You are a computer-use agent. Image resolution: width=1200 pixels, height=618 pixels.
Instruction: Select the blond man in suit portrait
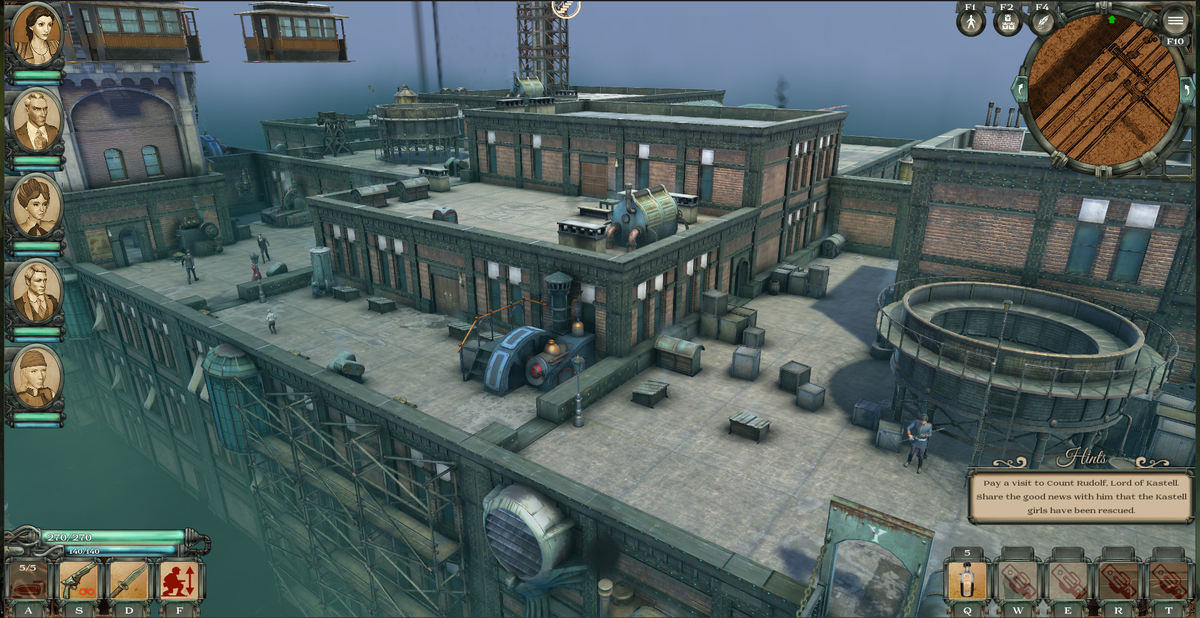36,290
